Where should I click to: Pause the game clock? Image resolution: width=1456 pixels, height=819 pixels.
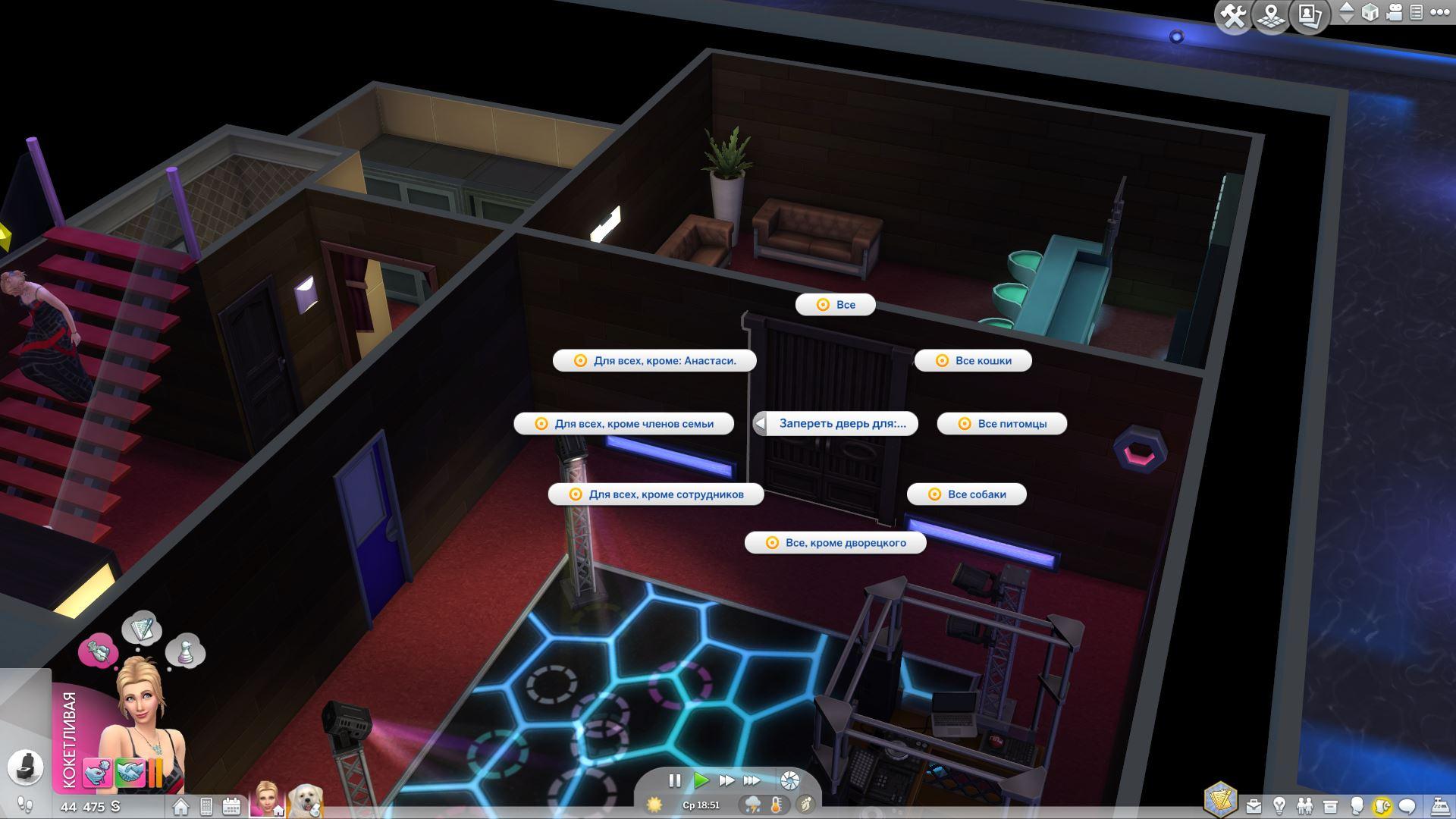point(674,780)
